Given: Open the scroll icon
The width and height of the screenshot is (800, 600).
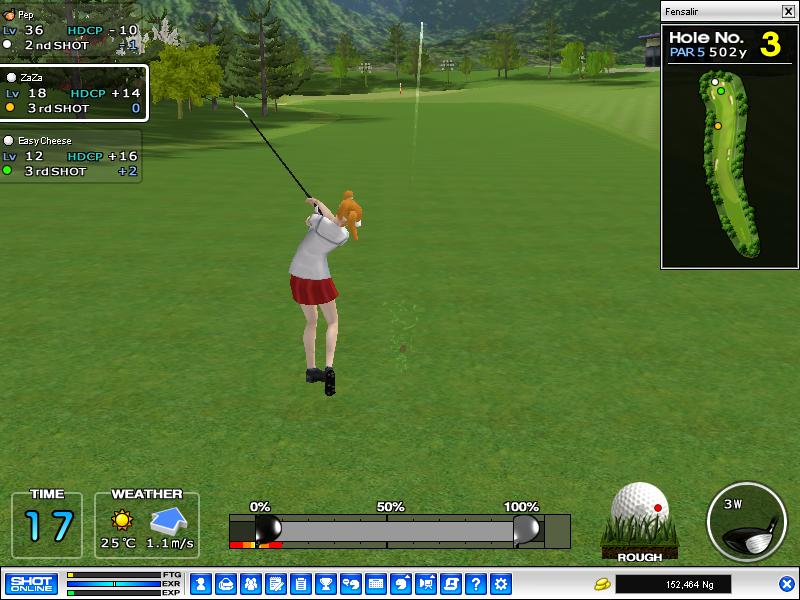Looking at the screenshot, I should tap(451, 584).
